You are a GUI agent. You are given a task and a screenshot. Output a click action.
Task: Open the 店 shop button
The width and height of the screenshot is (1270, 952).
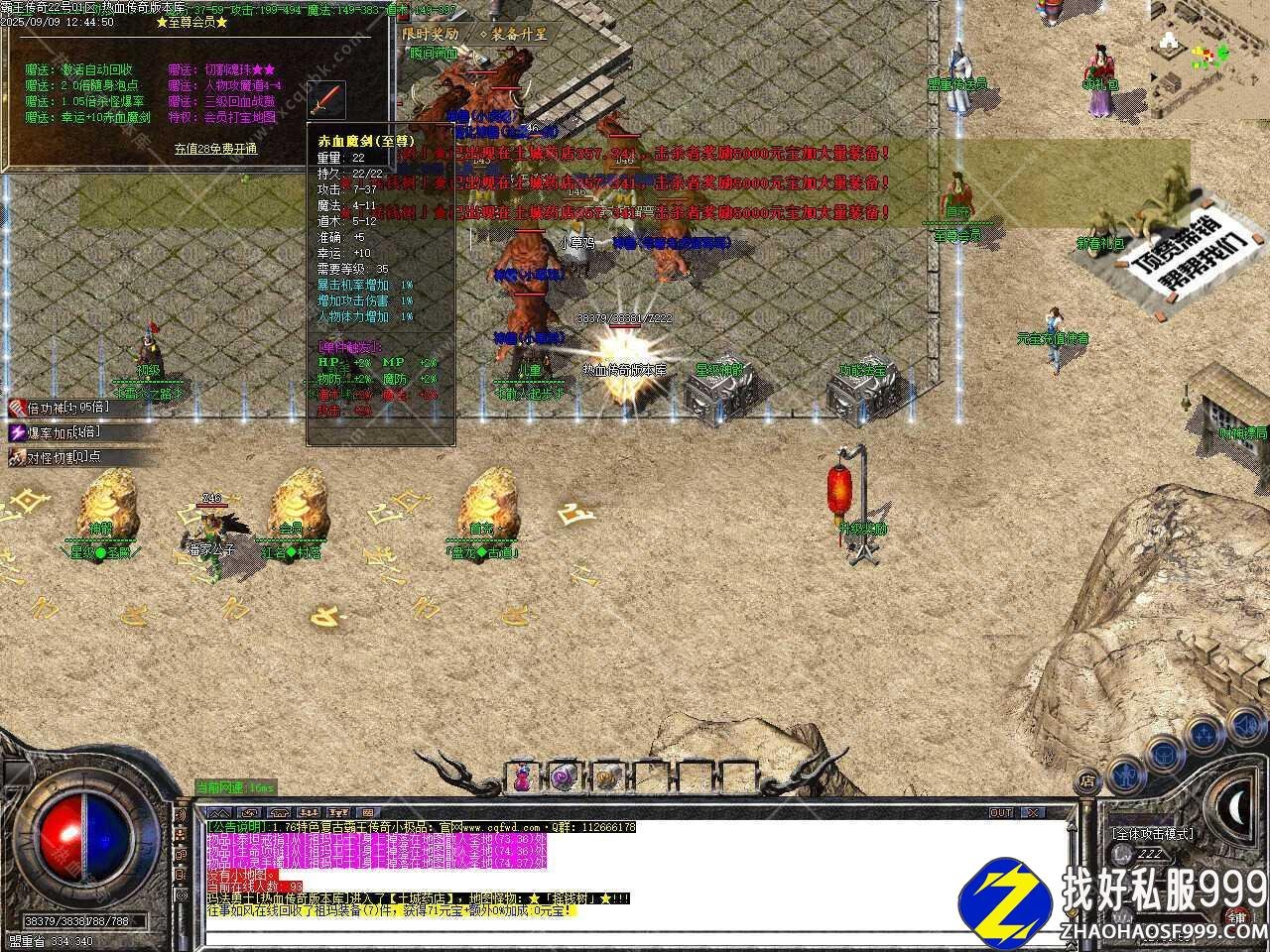pyautogui.click(x=1087, y=781)
